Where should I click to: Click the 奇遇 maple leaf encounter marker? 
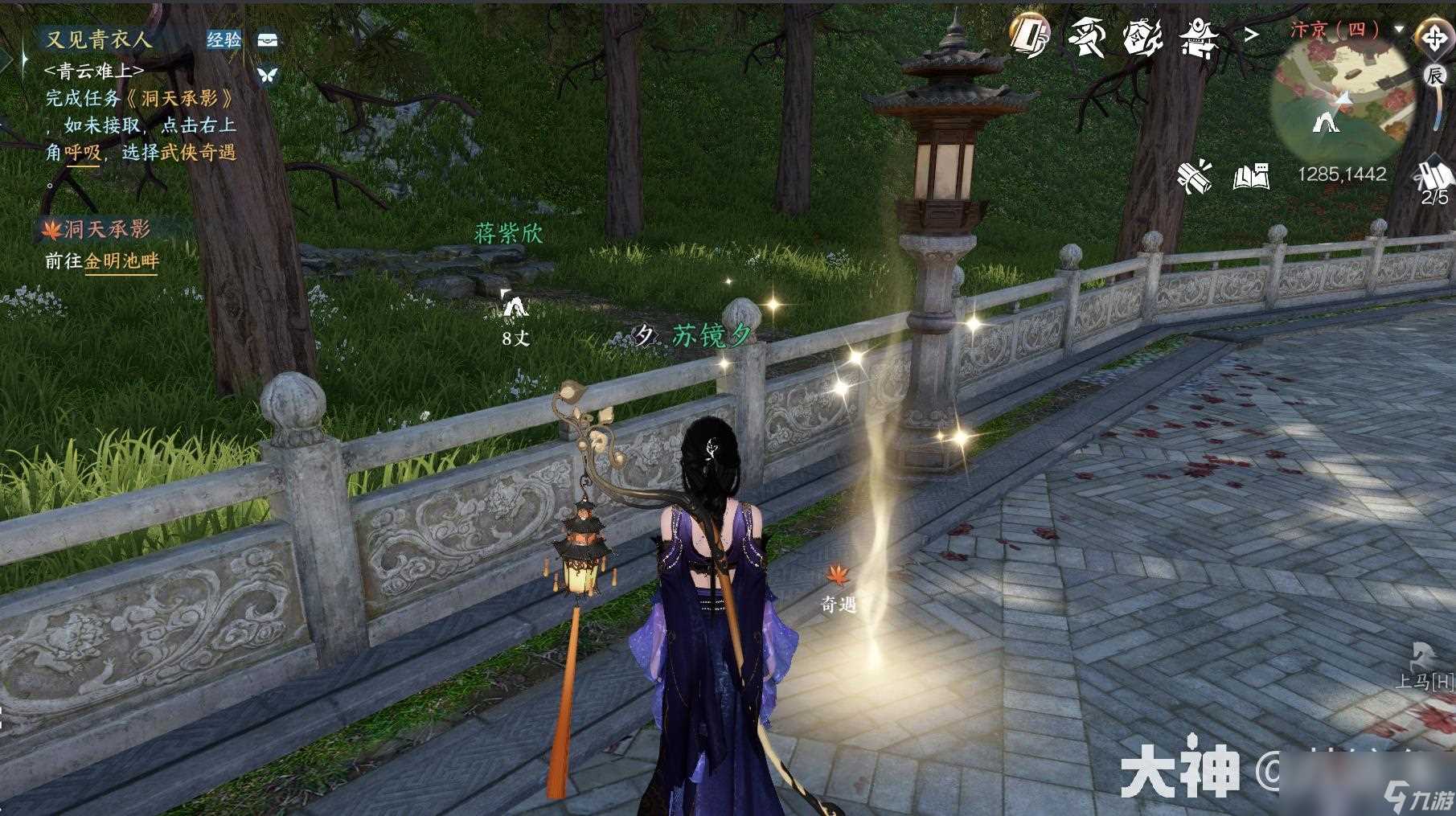839,588
